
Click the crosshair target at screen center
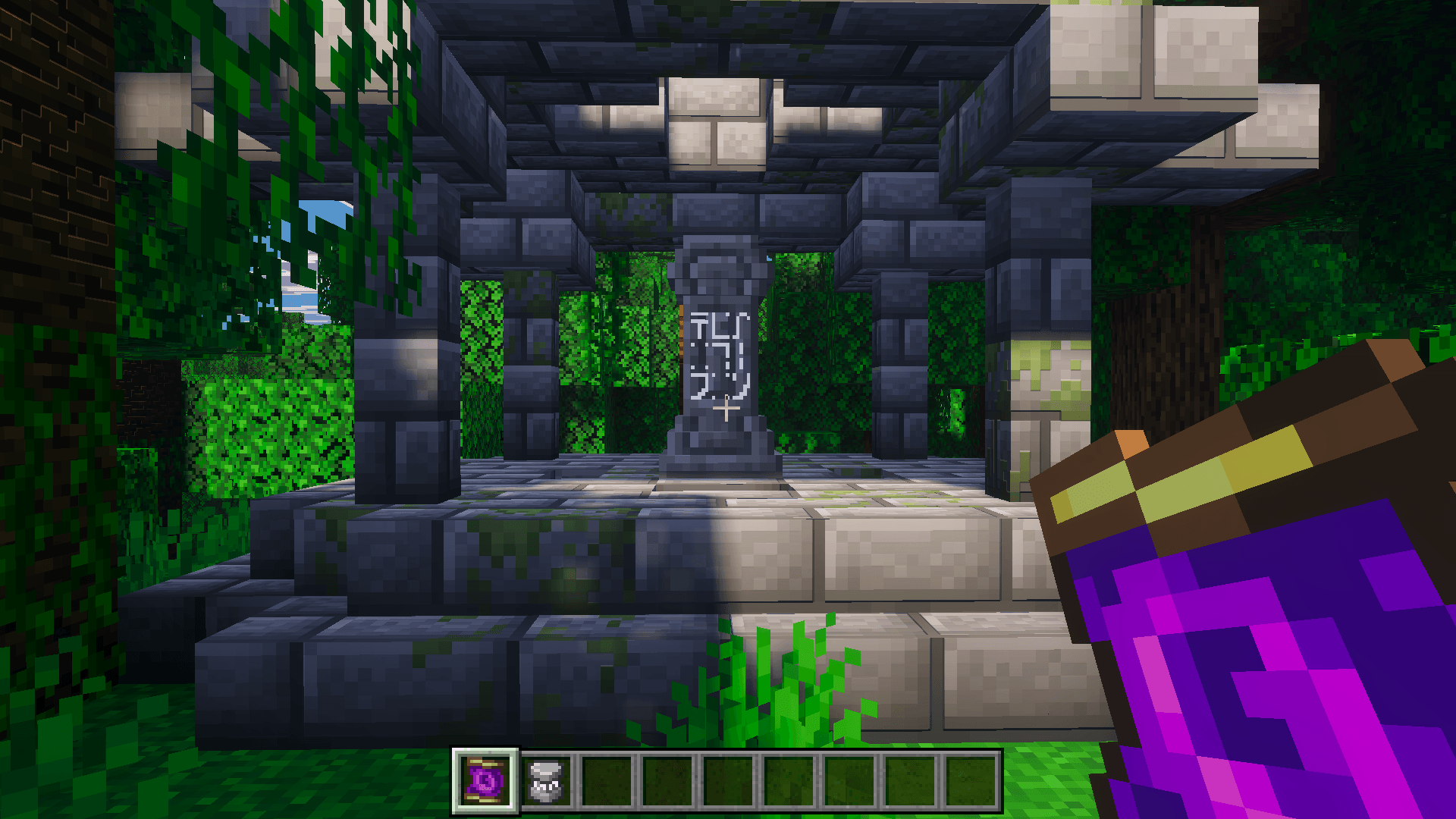click(x=728, y=409)
